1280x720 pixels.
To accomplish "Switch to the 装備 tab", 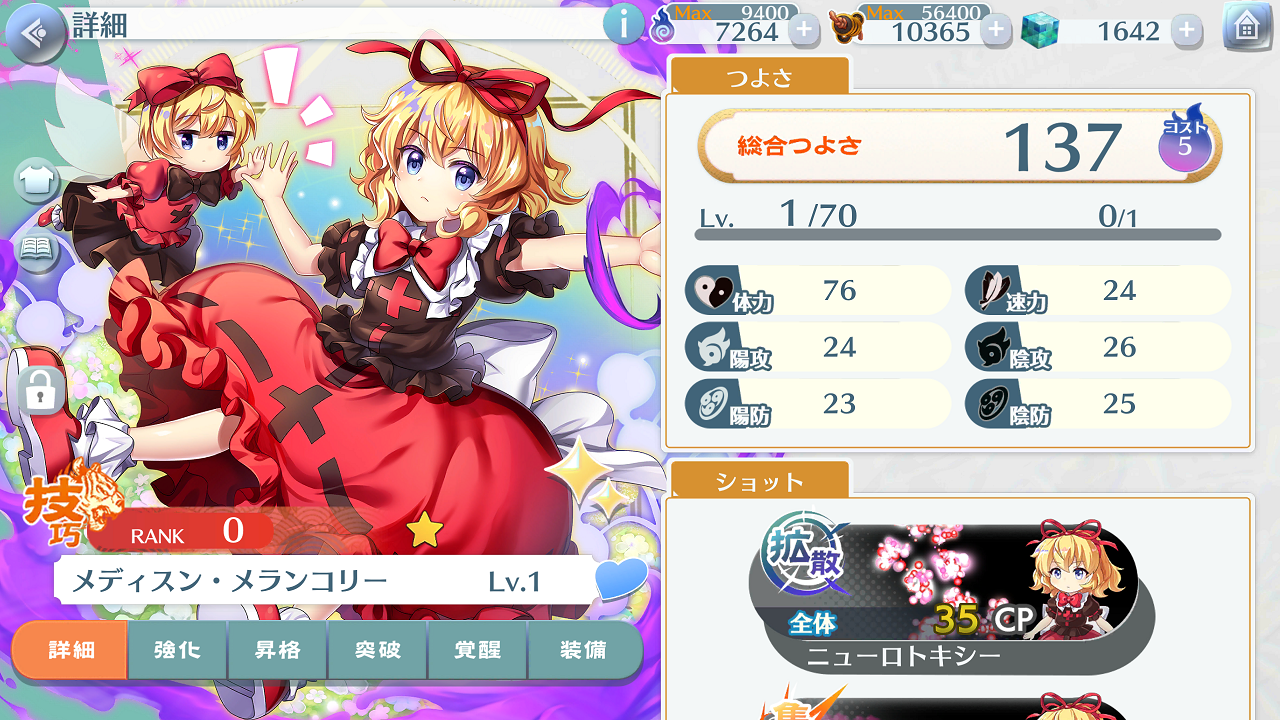I will tap(583, 650).
